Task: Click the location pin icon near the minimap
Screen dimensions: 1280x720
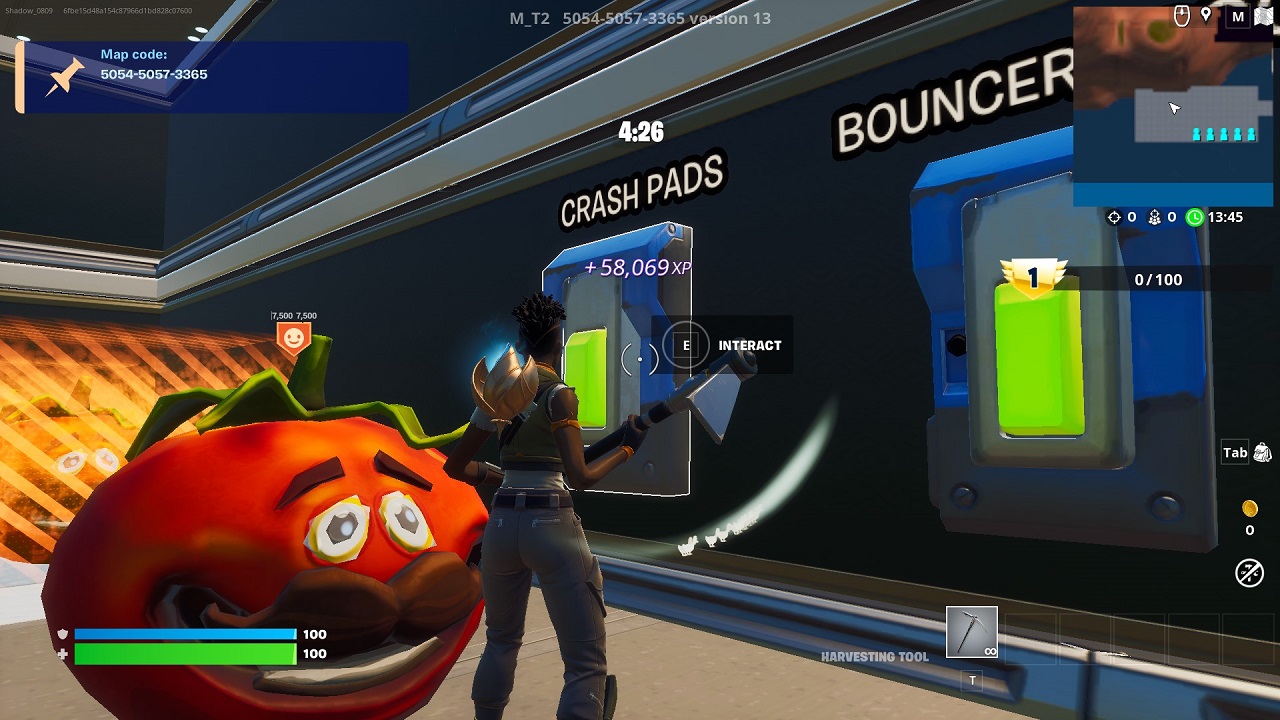Action: (1206, 16)
